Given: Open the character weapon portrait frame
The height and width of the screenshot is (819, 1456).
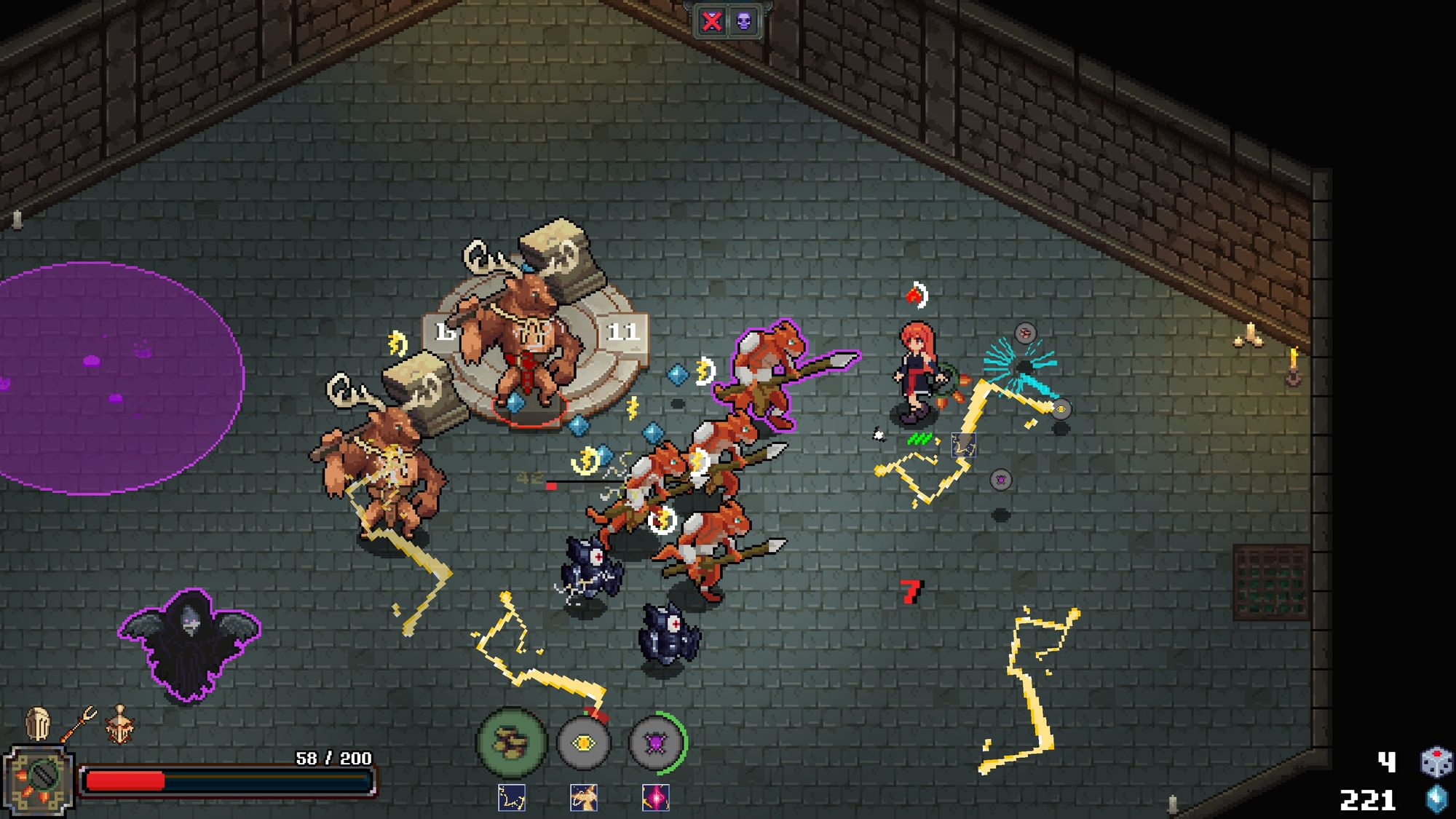Looking at the screenshot, I should pyautogui.click(x=39, y=780).
